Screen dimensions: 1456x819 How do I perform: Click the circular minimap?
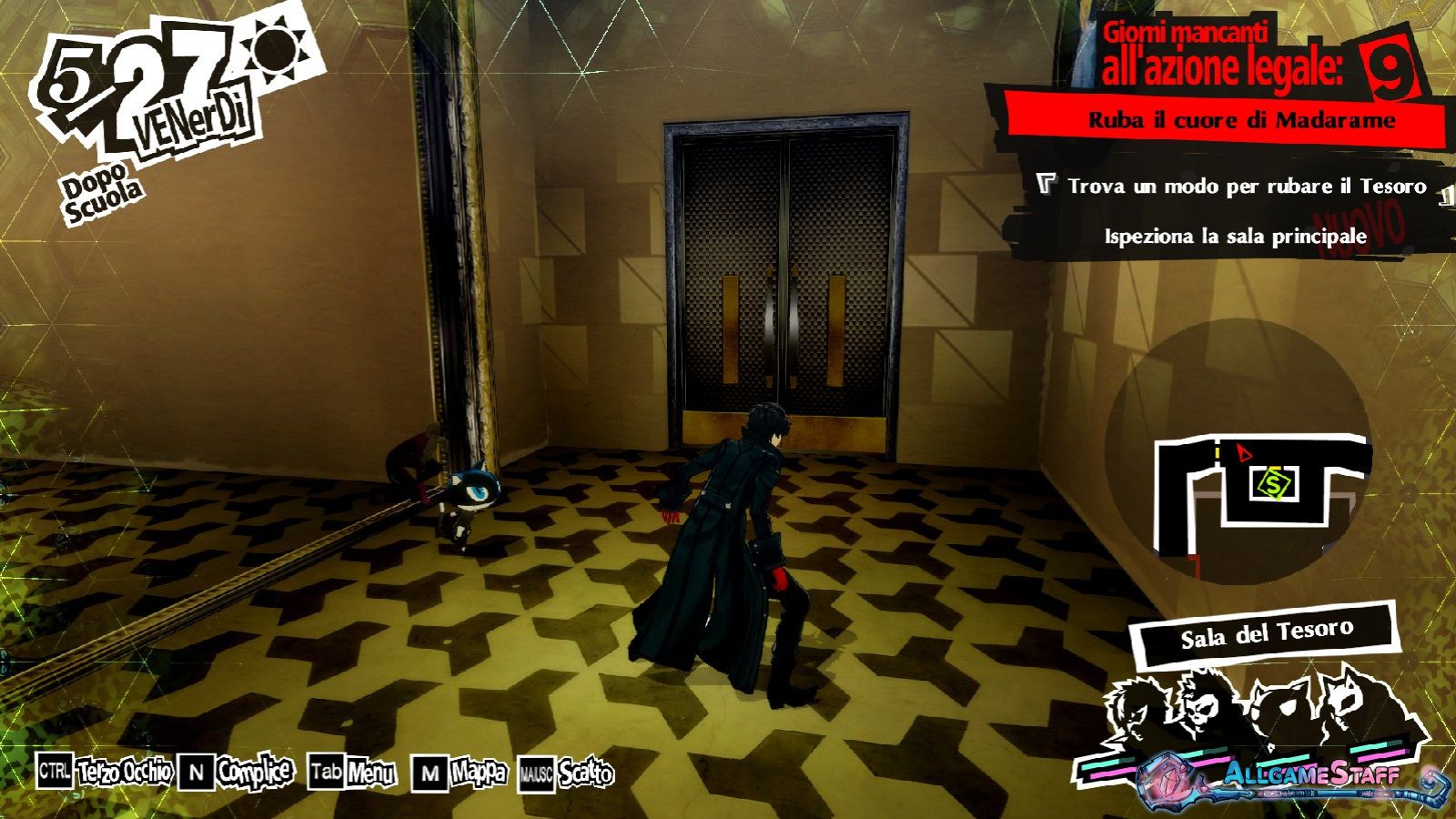coord(1238,455)
